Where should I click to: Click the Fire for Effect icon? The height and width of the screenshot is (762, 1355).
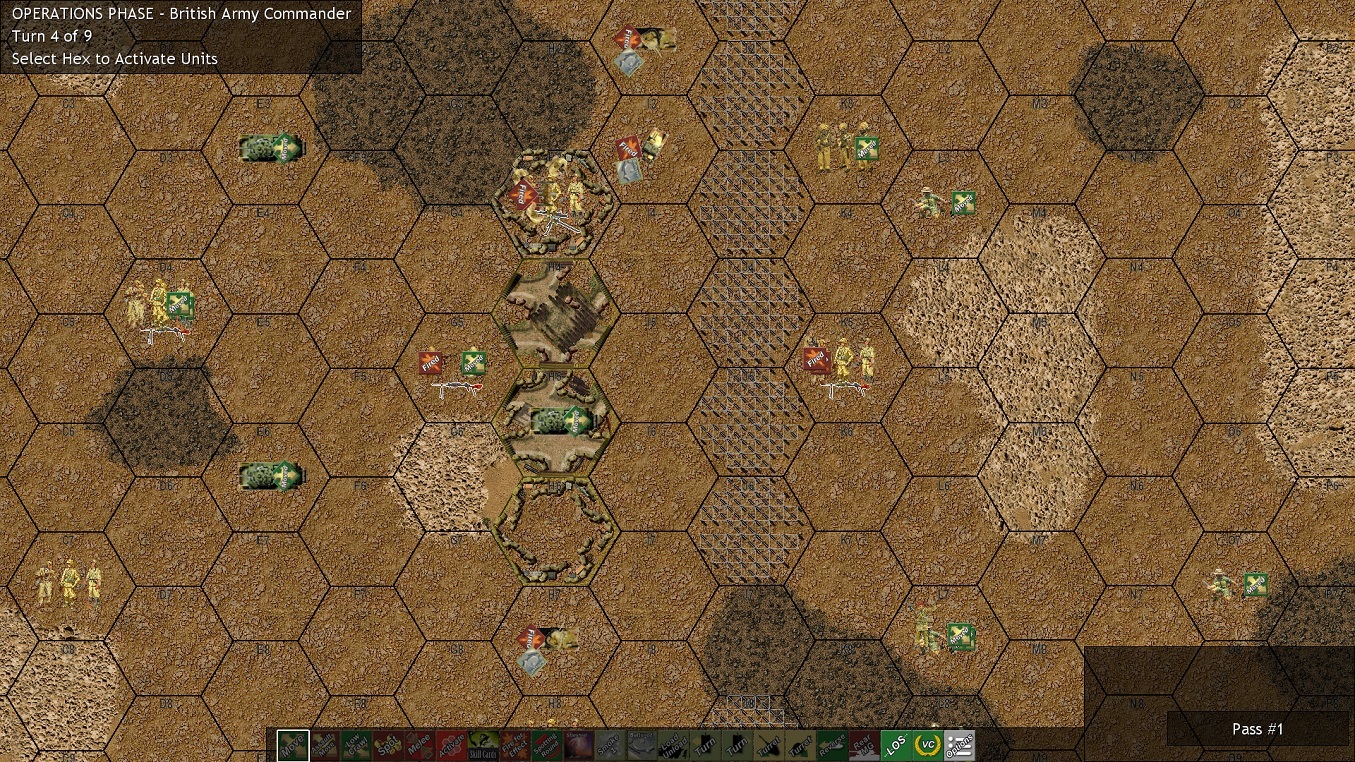point(513,744)
